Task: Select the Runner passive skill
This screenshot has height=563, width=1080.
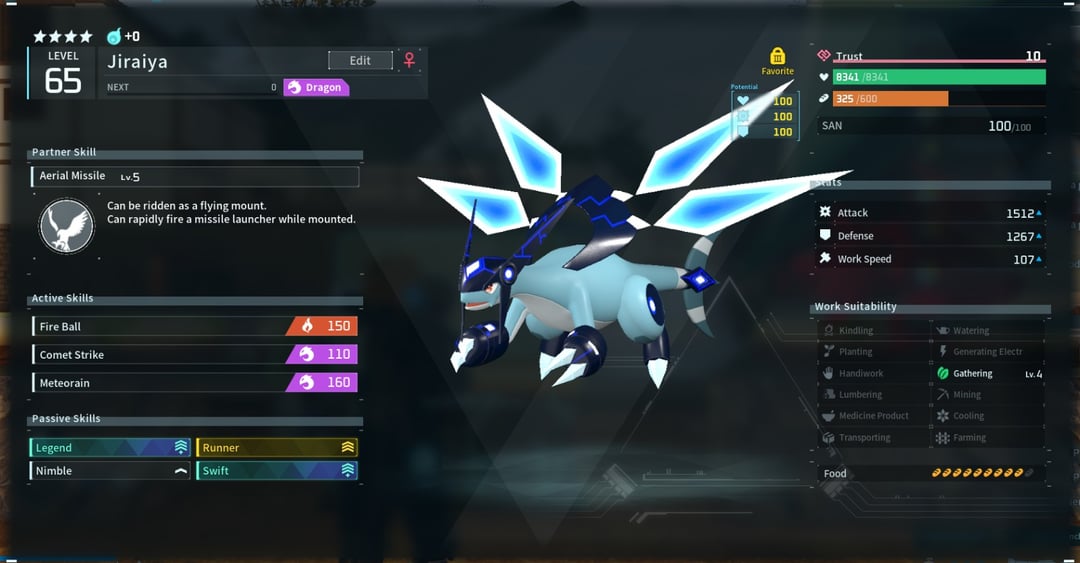Action: pyautogui.click(x=277, y=448)
